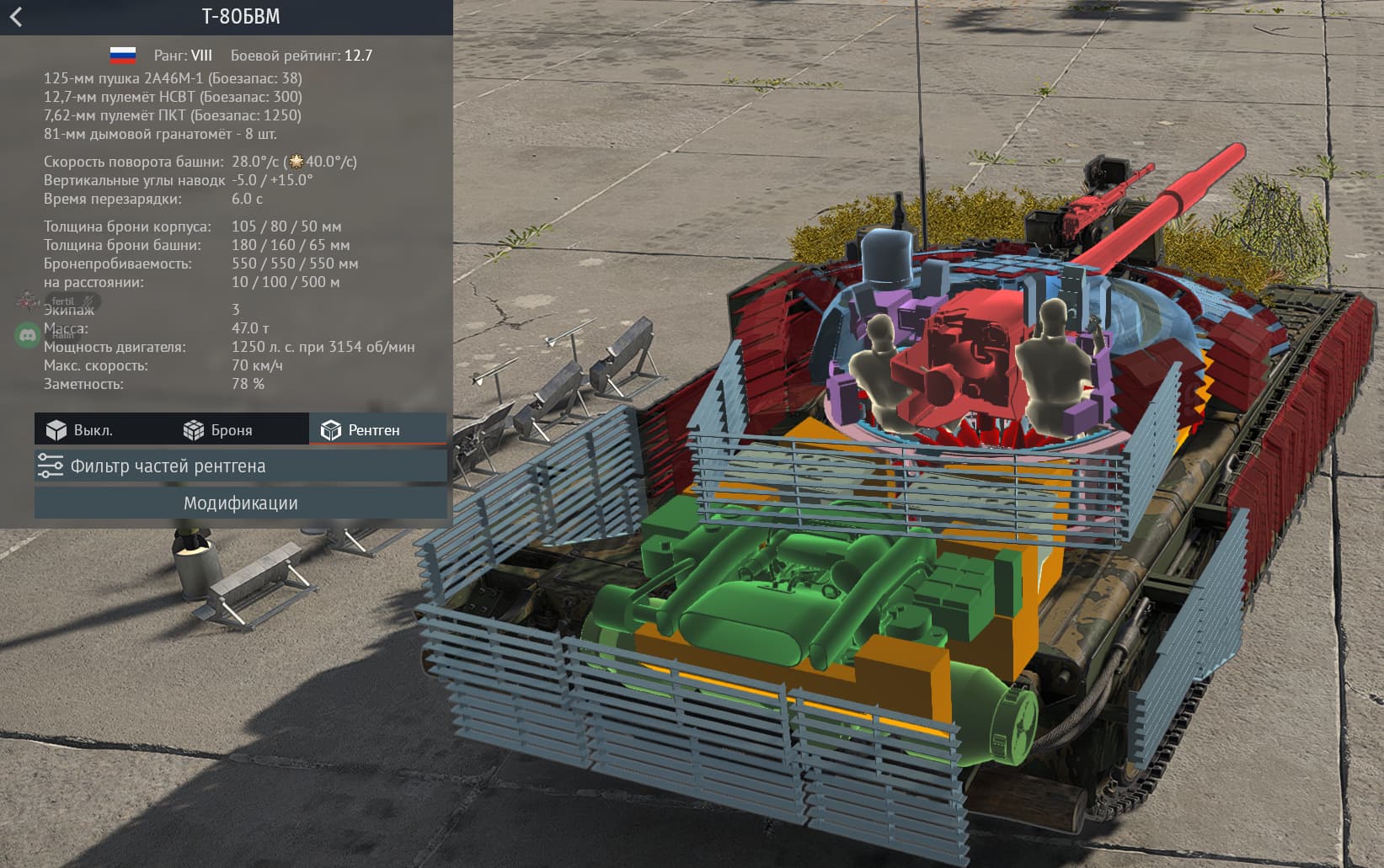Open Фильтр частей рентгена filter
Screen dimensions: 1384x868
(240, 466)
